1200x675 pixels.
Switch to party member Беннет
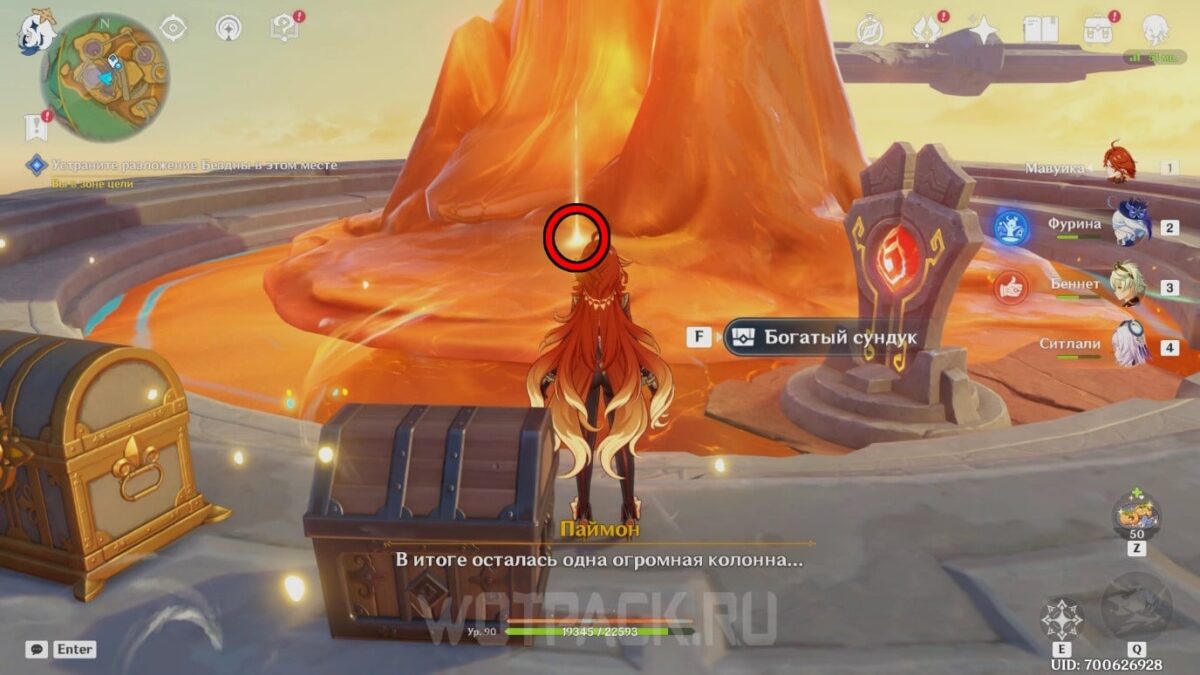(1130, 285)
